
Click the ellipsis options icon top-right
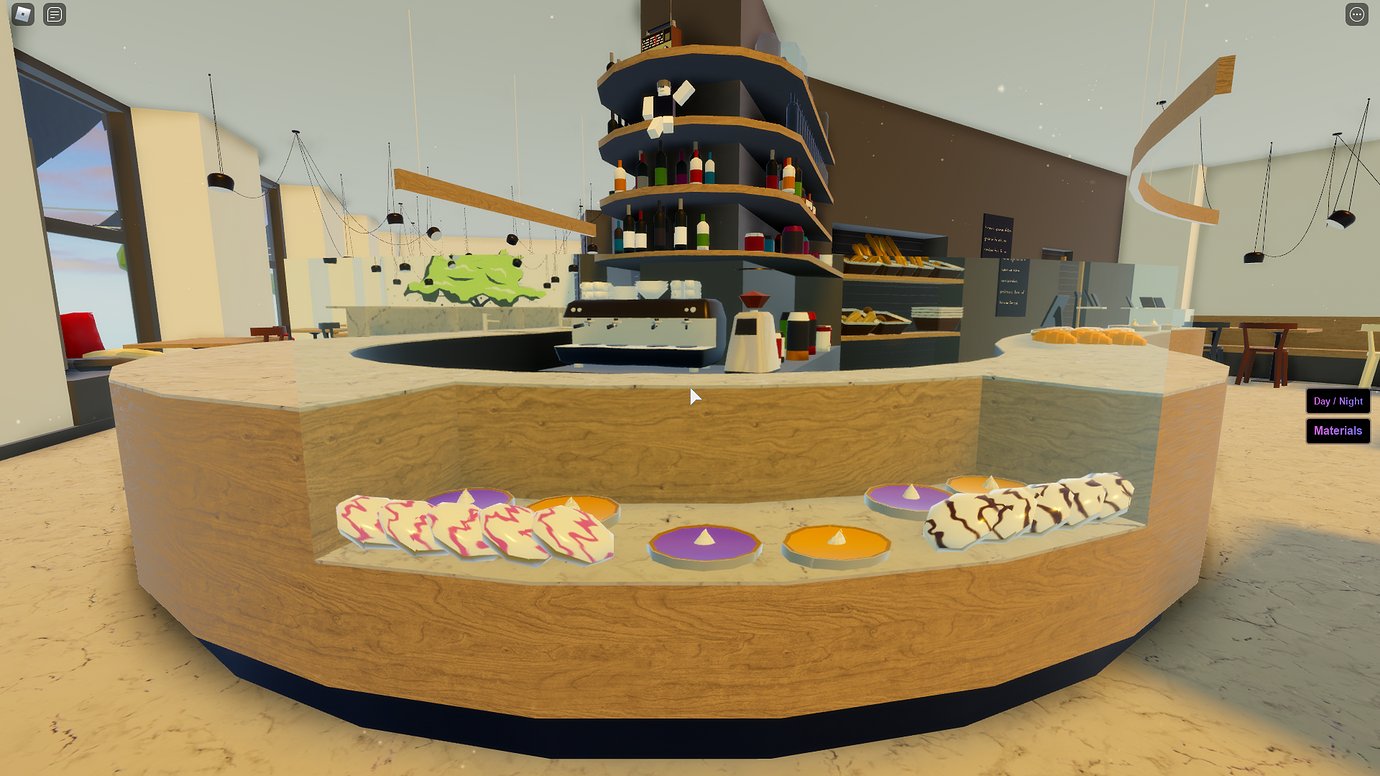pos(1358,15)
